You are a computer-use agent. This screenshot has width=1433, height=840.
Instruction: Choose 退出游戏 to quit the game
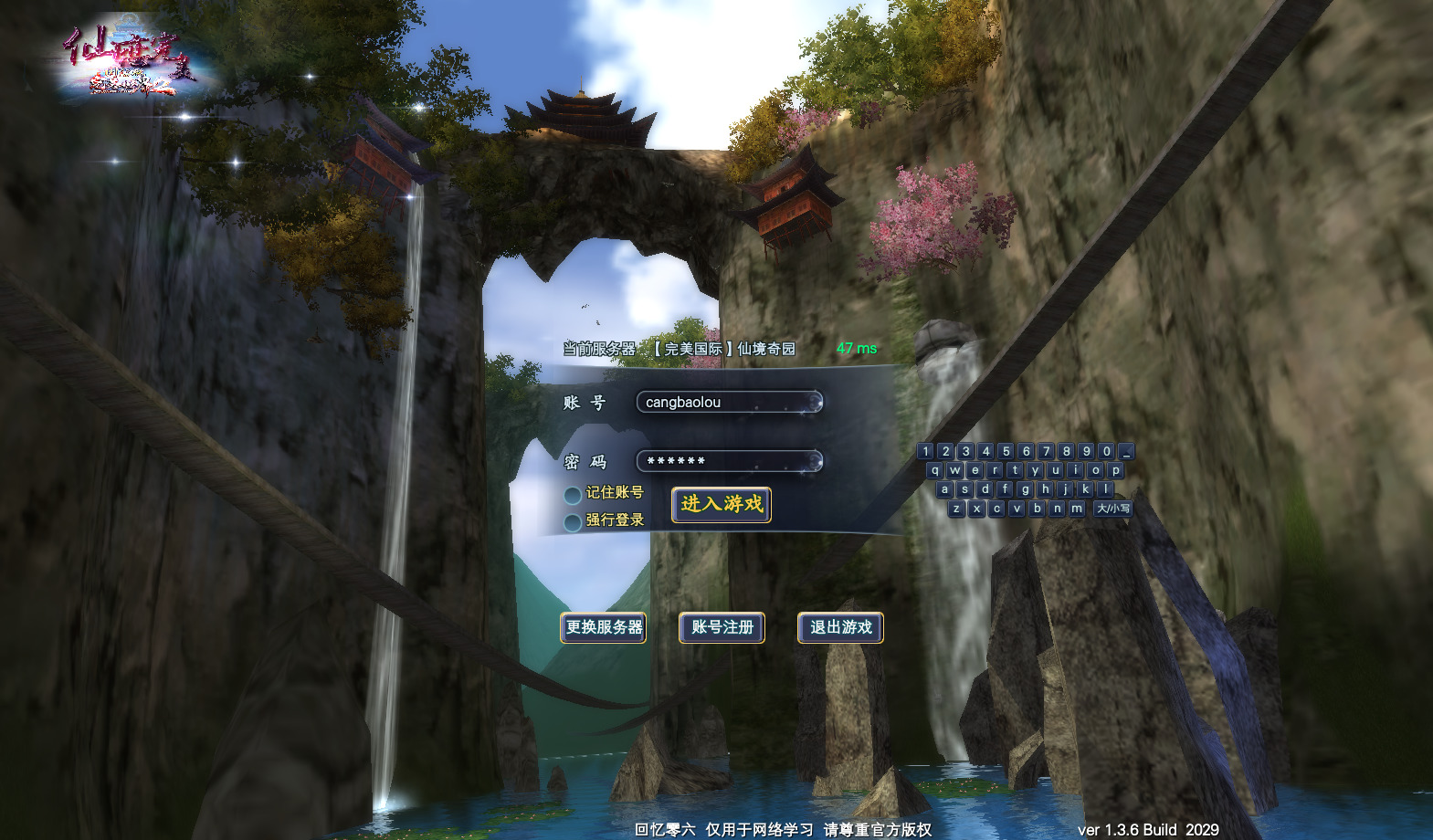tap(840, 627)
